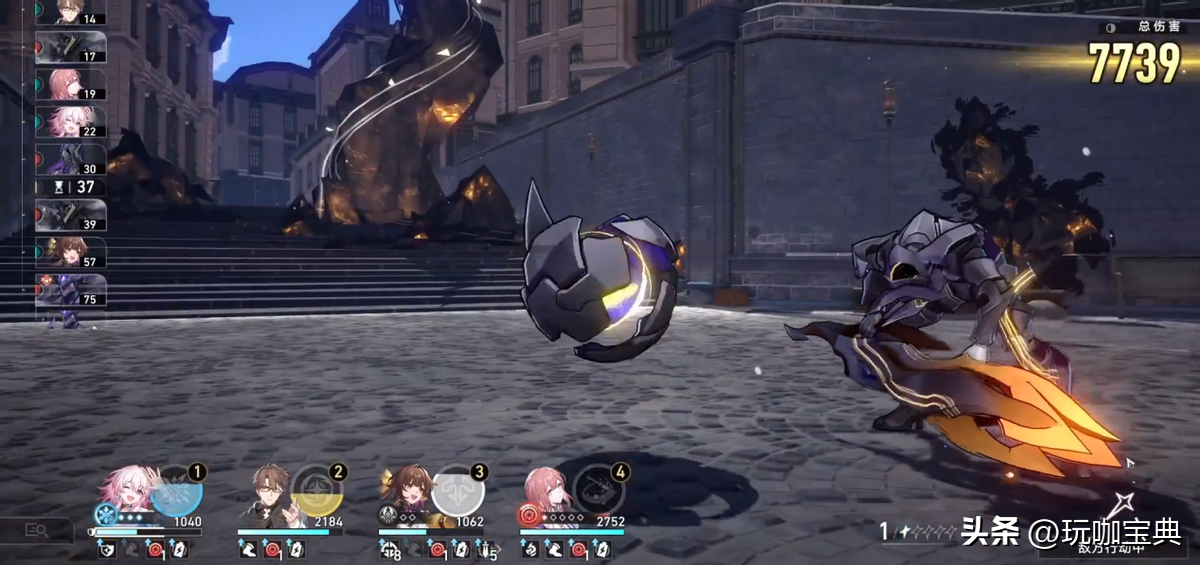
Task: View the crosshair buff showing 8 stacks
Action: click(x=390, y=549)
